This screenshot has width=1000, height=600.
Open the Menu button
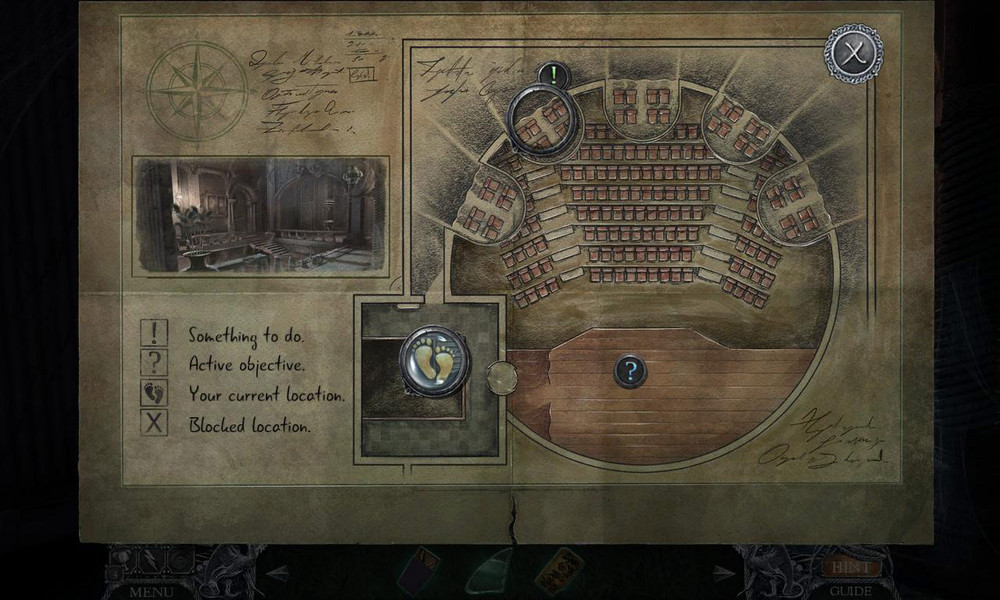[150, 591]
